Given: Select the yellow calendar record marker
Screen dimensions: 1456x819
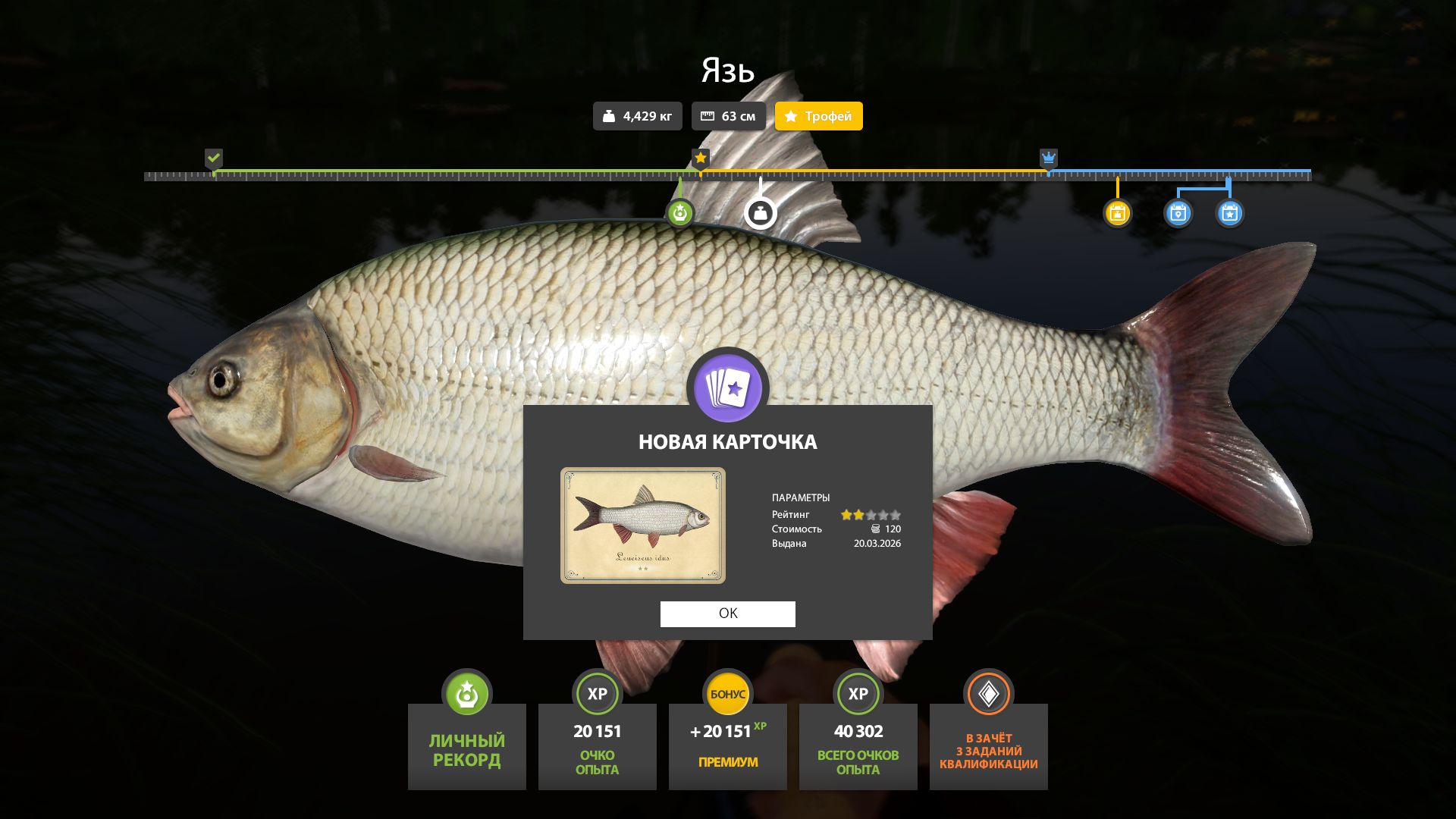Looking at the screenshot, I should click(1117, 213).
